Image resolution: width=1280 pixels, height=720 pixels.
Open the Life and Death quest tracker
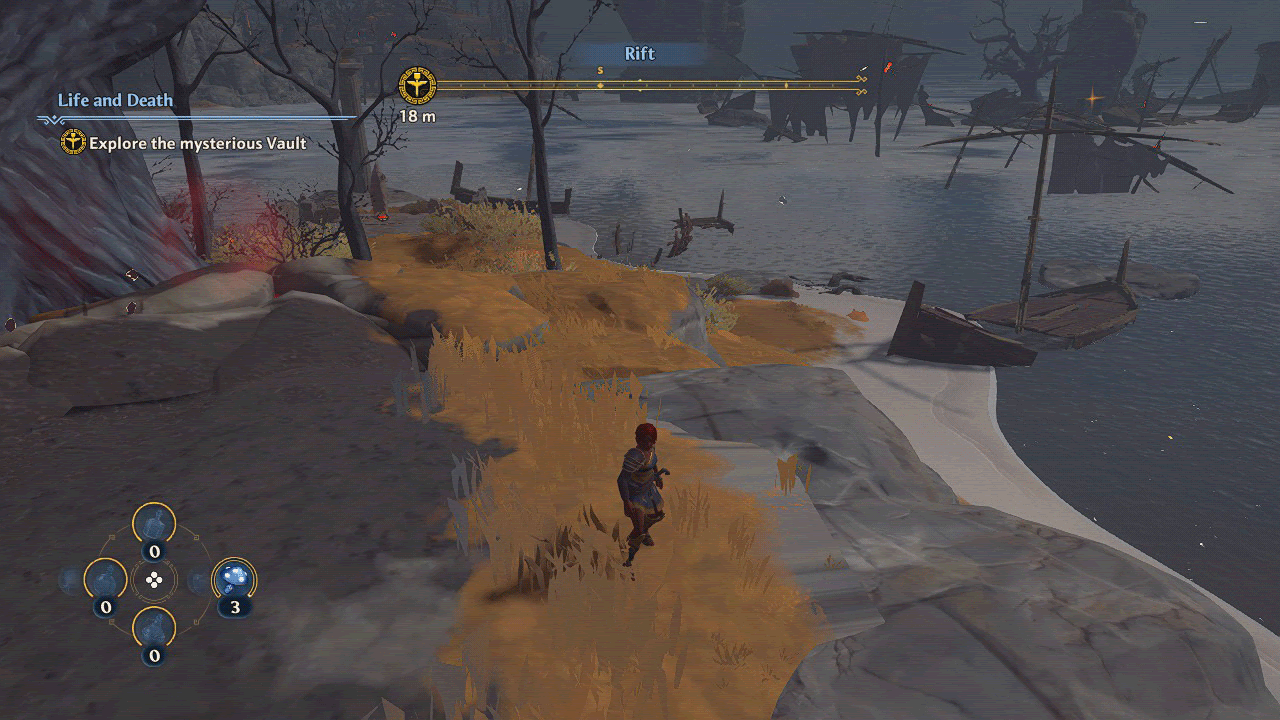coord(115,100)
